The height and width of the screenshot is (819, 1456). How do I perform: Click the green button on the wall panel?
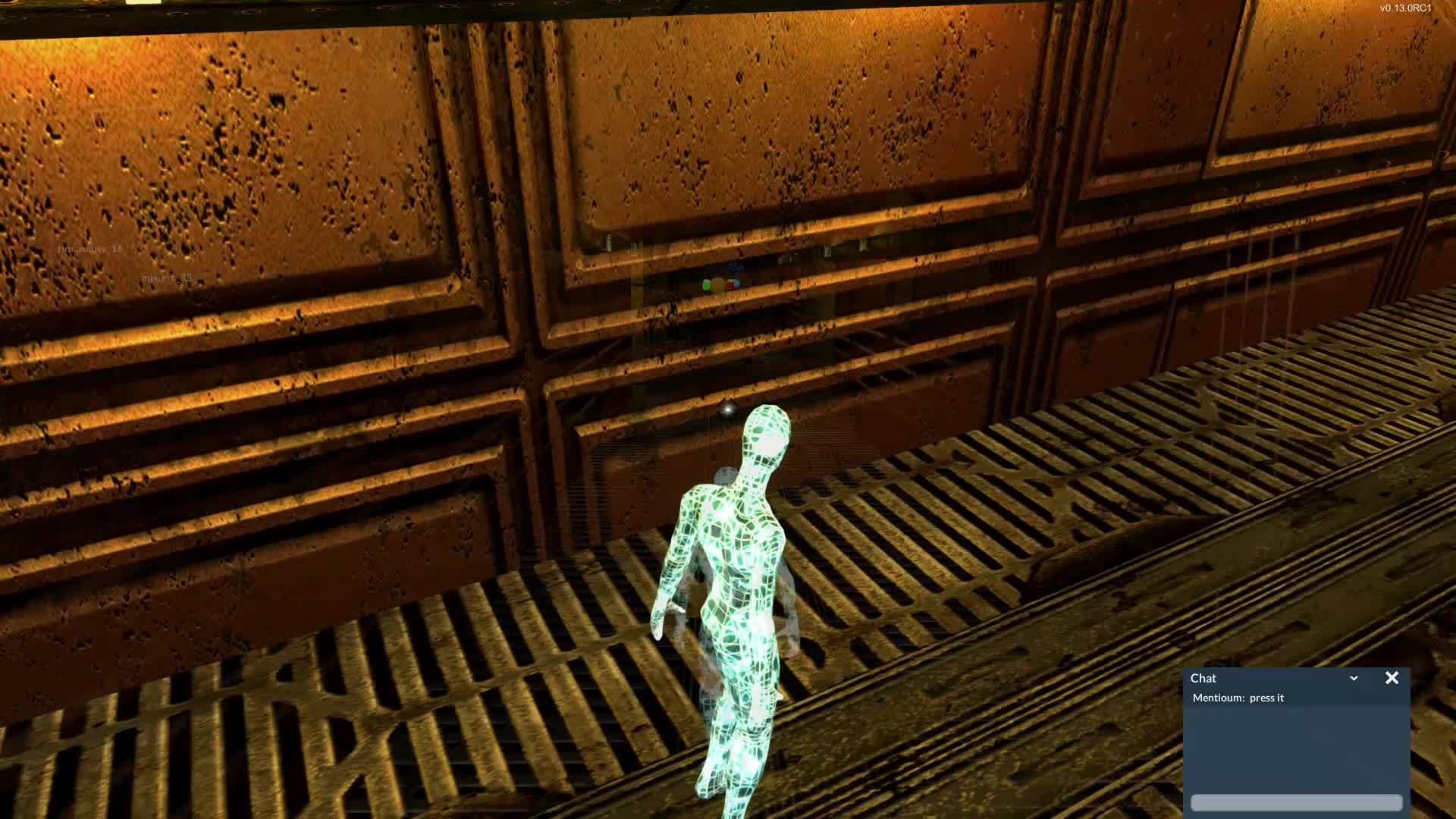coord(705,285)
